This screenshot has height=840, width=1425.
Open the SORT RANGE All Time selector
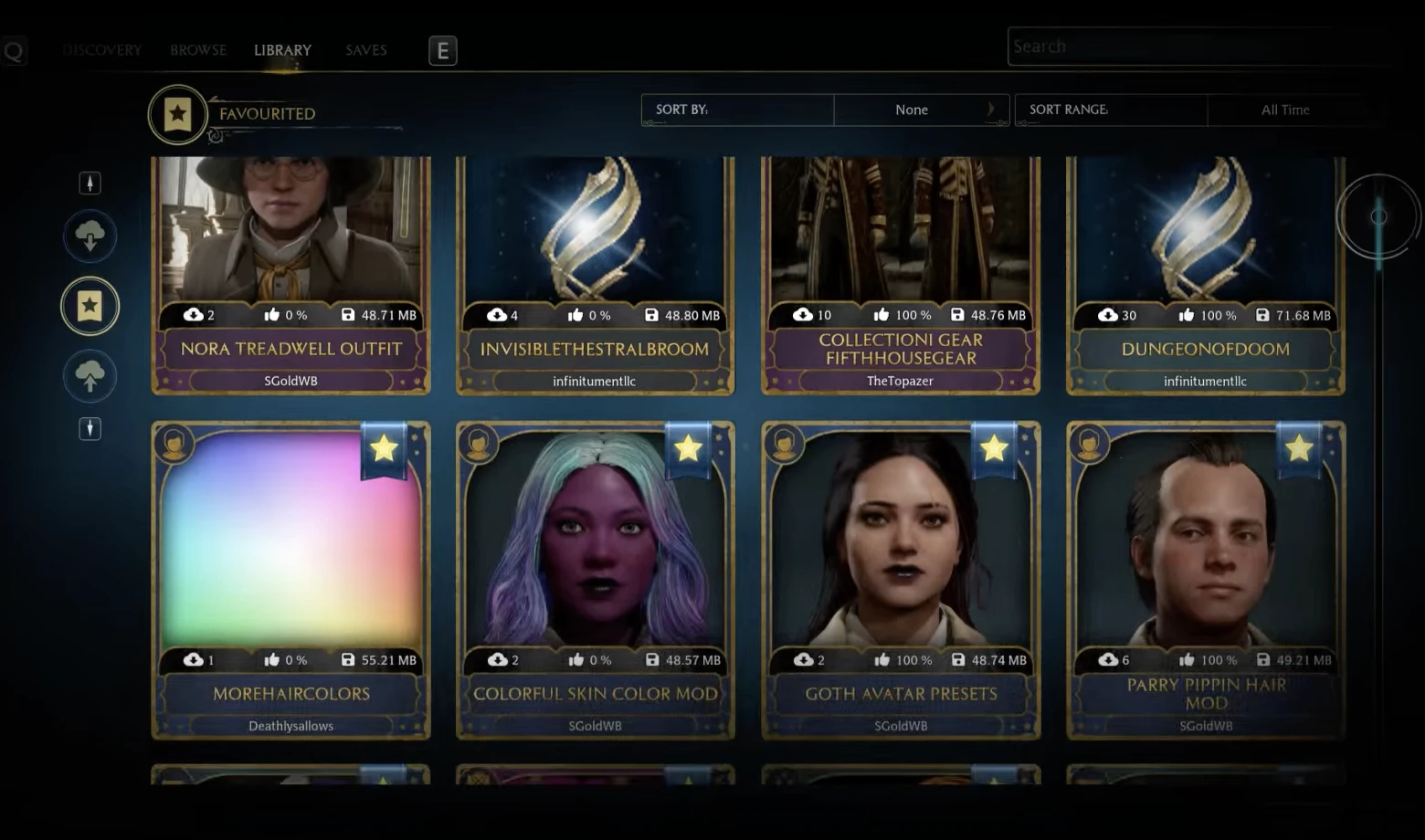pyautogui.click(x=1285, y=110)
